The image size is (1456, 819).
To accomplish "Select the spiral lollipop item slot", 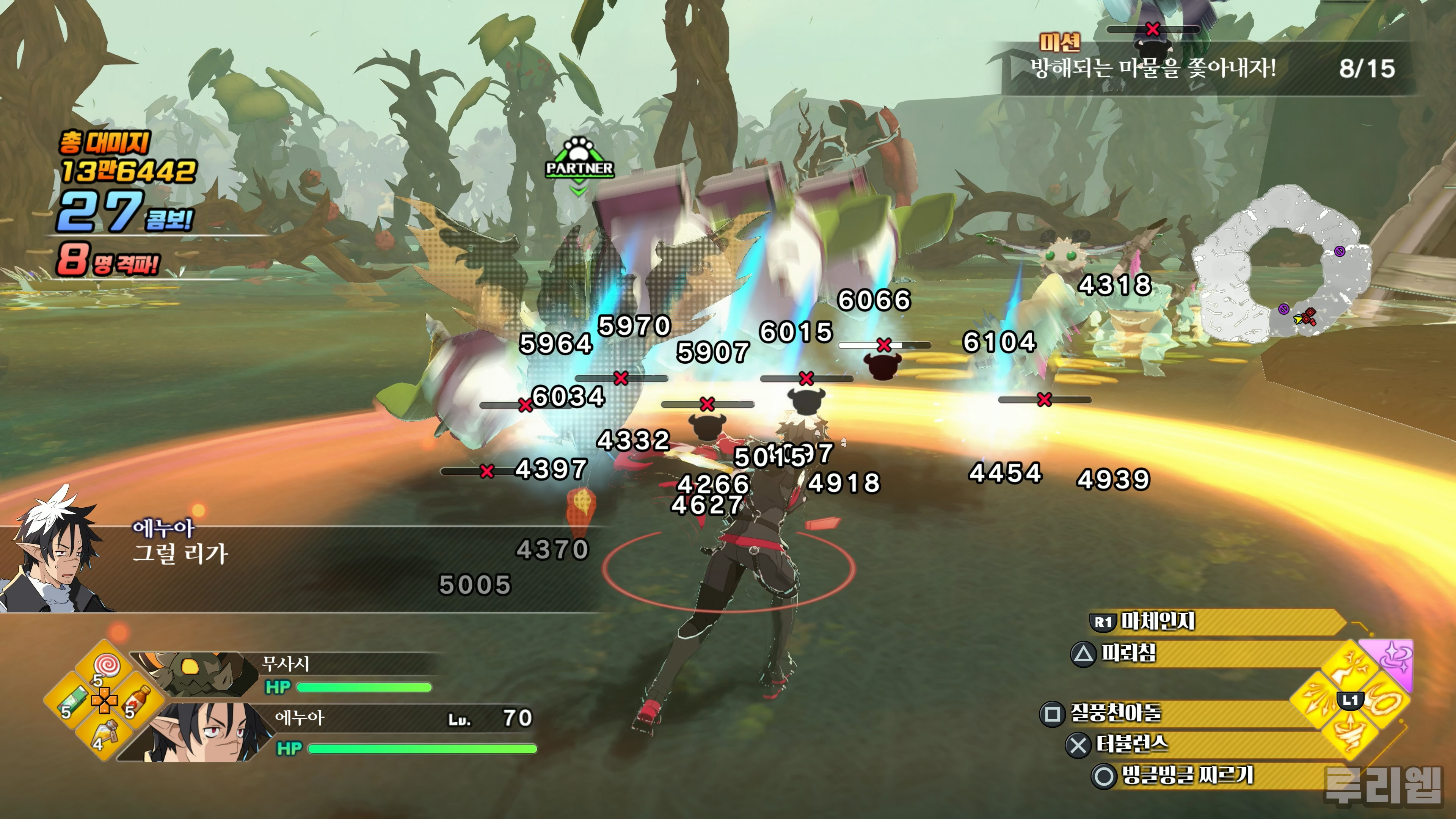I will point(105,665).
